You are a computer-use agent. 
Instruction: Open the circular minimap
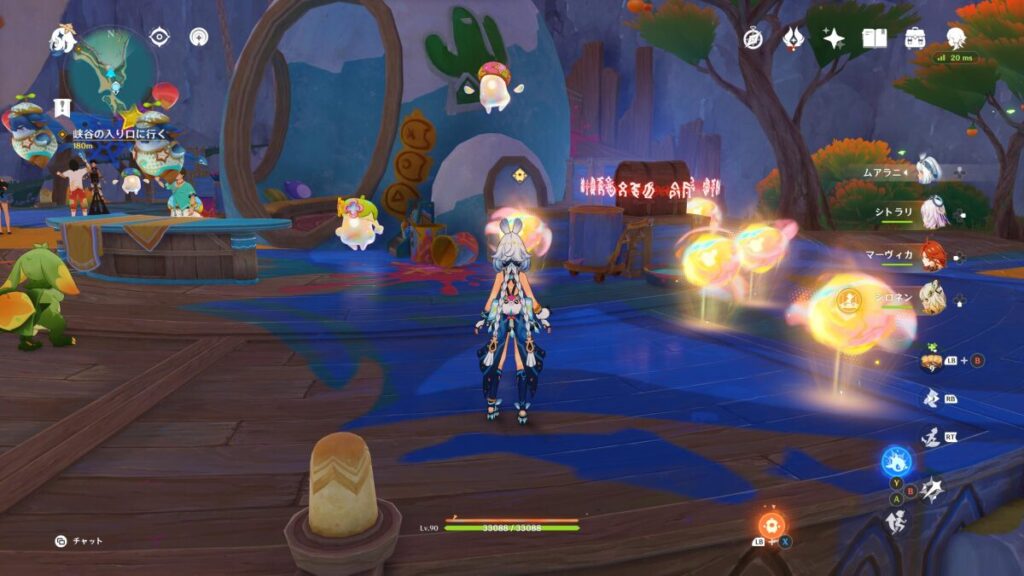click(111, 68)
